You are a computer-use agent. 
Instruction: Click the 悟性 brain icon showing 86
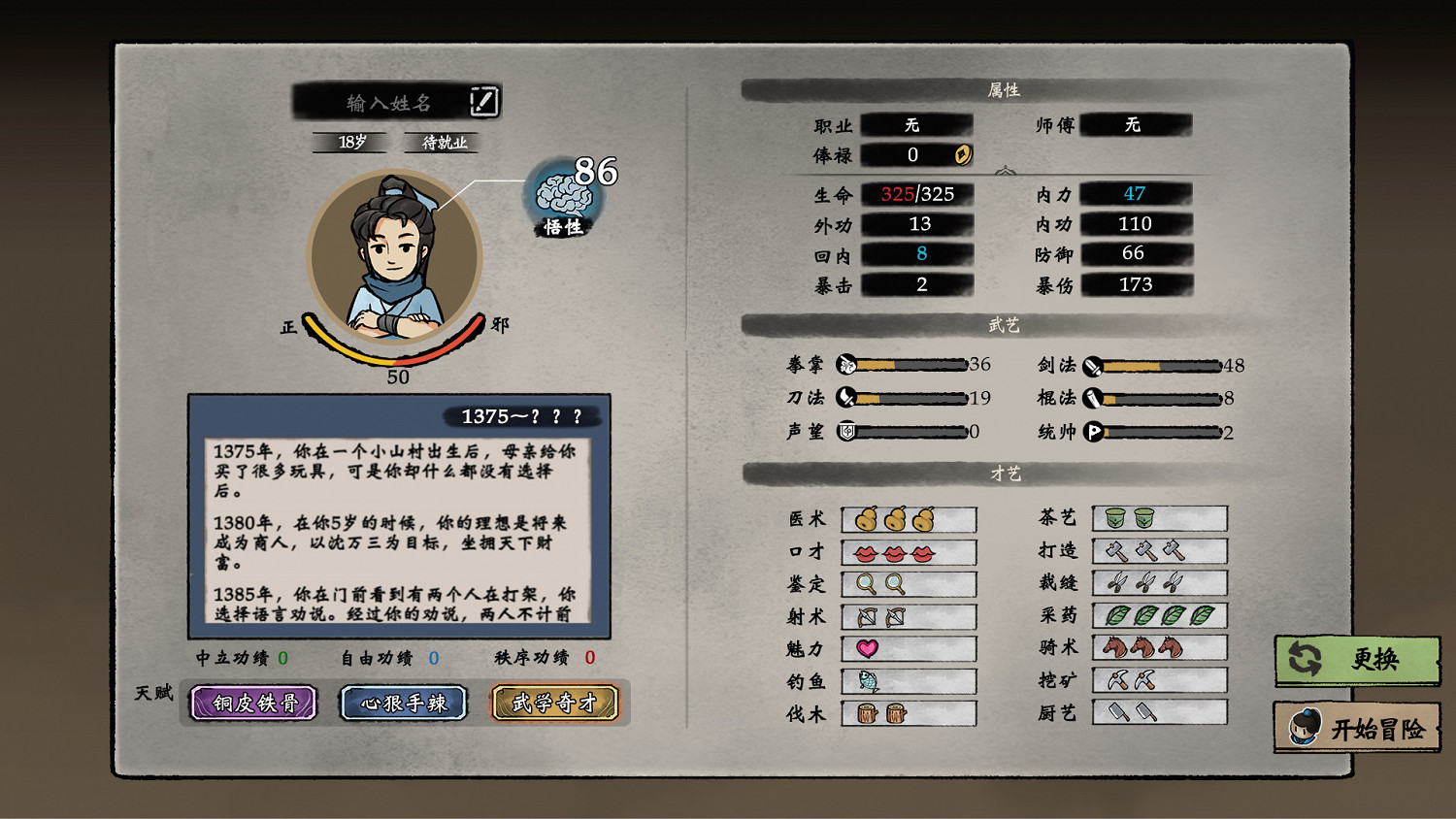point(561,196)
